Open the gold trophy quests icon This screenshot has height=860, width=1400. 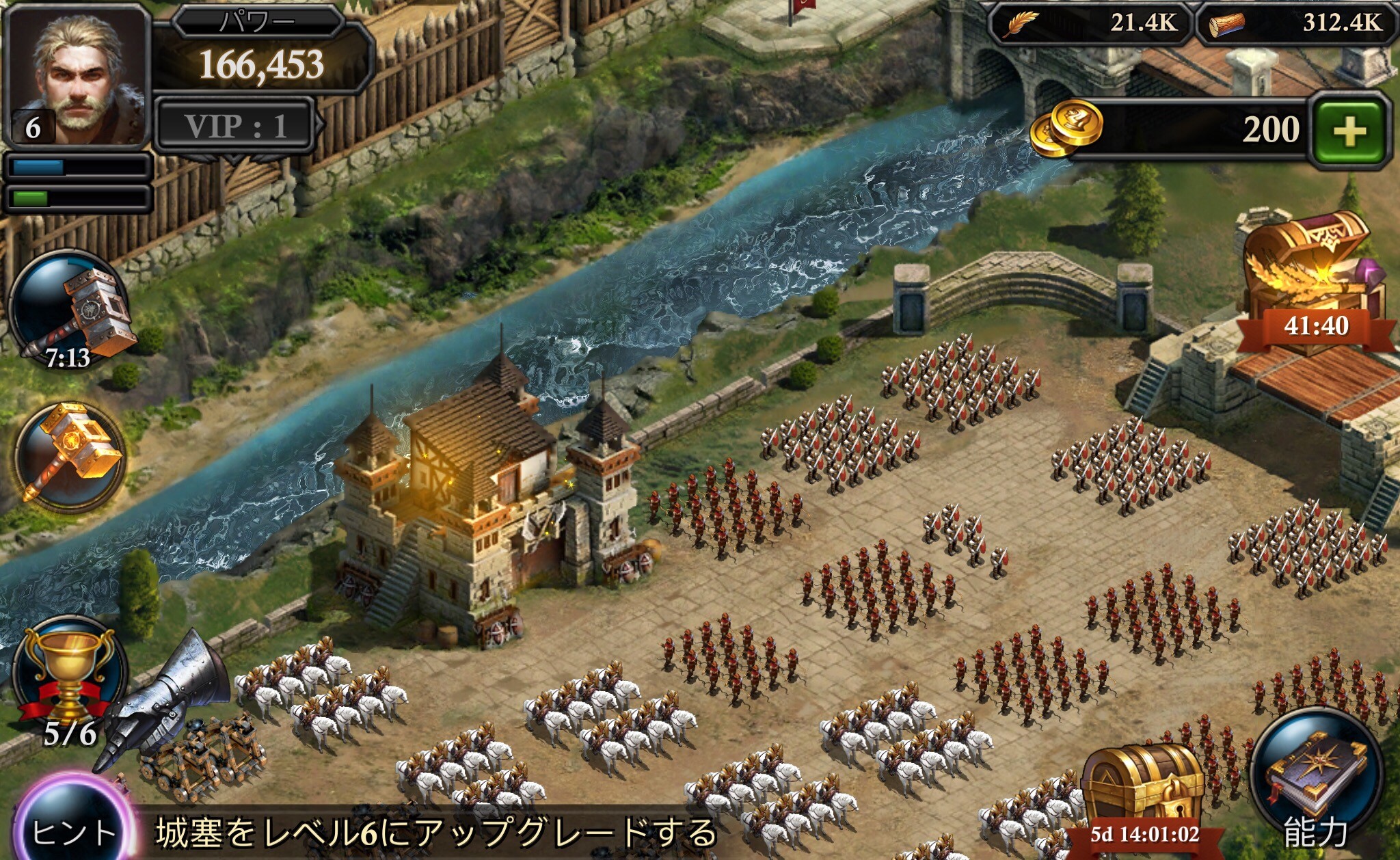pos(69,677)
